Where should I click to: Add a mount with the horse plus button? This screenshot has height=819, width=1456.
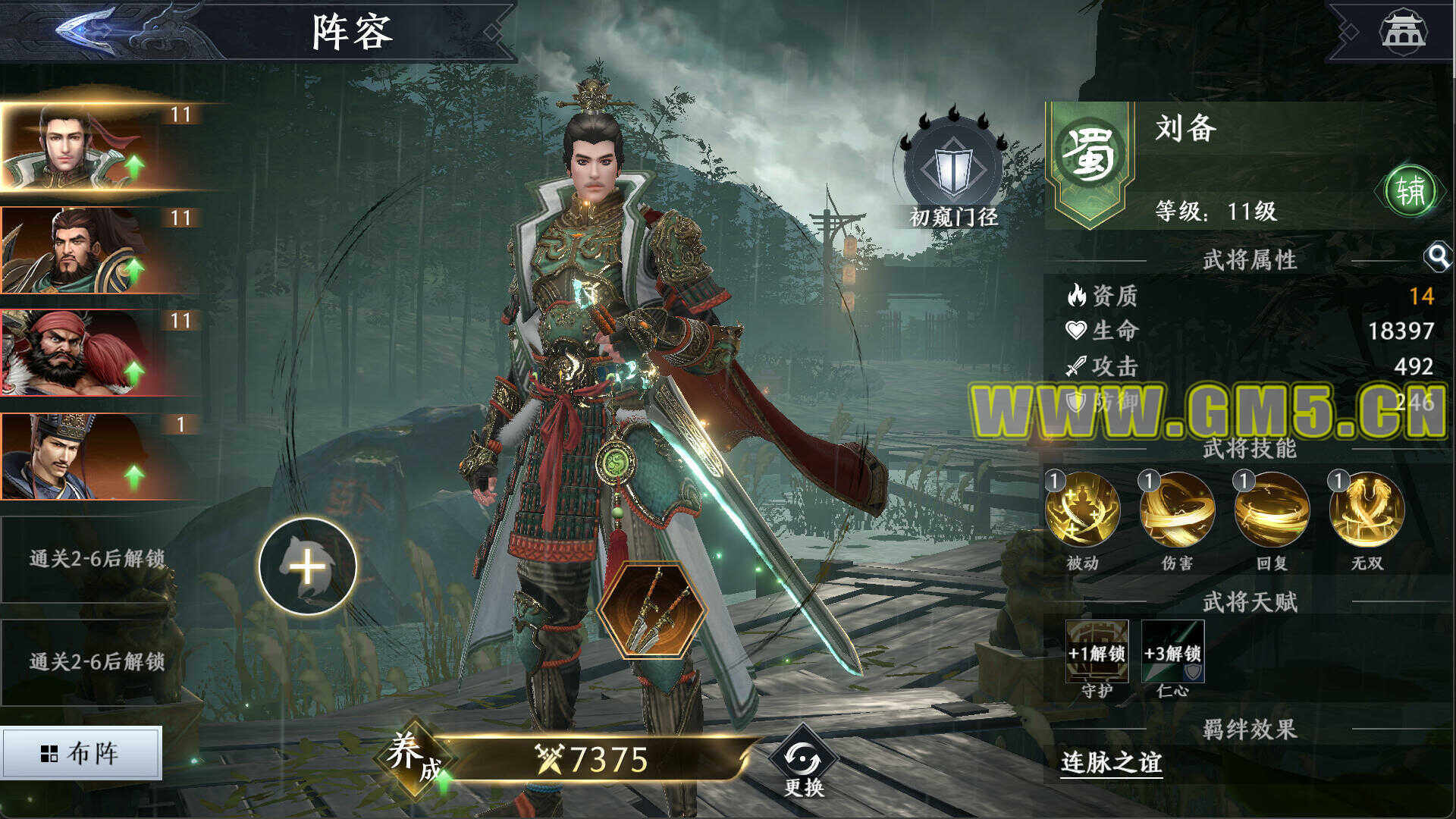point(307,566)
